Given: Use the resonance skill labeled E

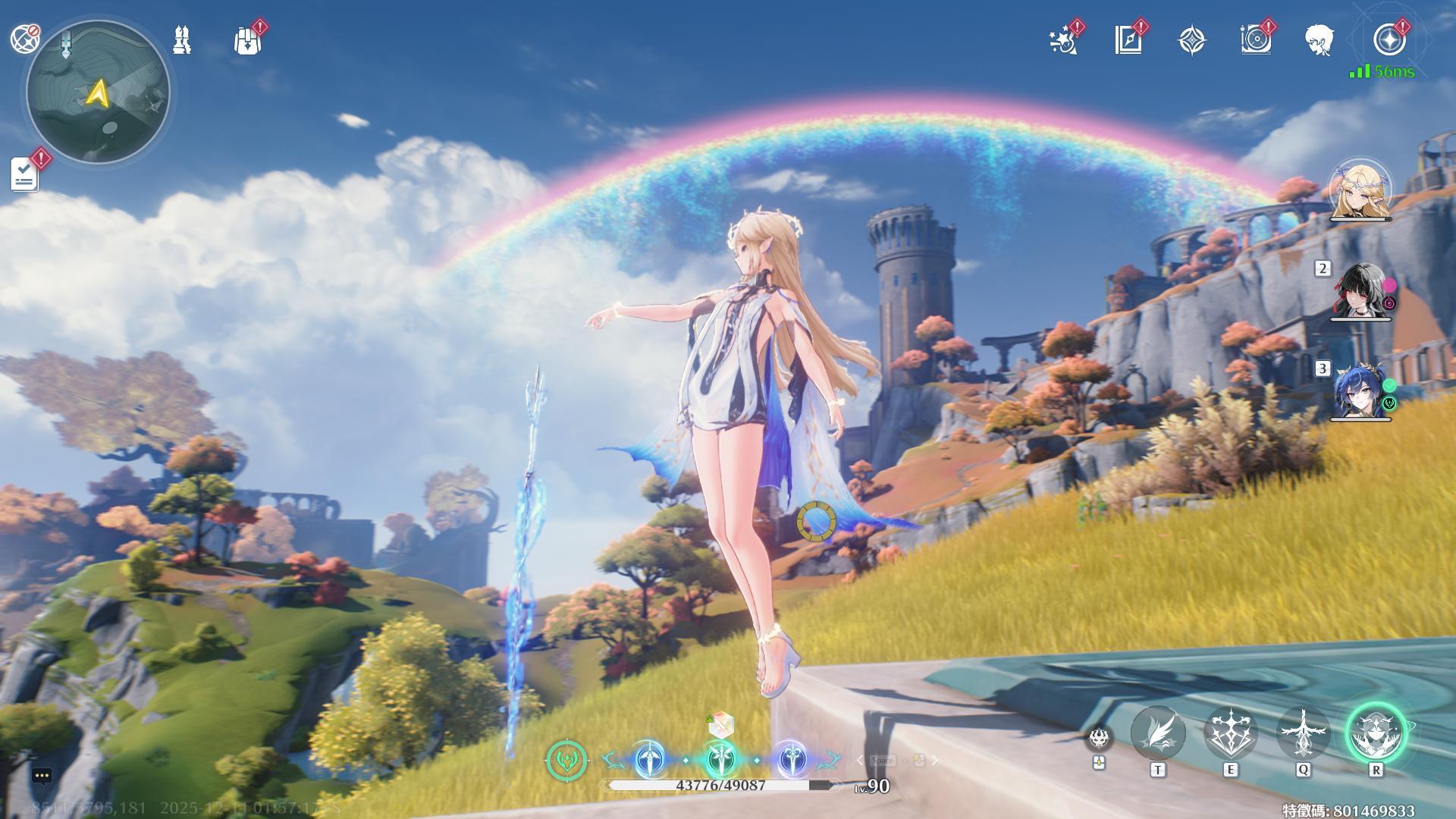Looking at the screenshot, I should 1230,733.
